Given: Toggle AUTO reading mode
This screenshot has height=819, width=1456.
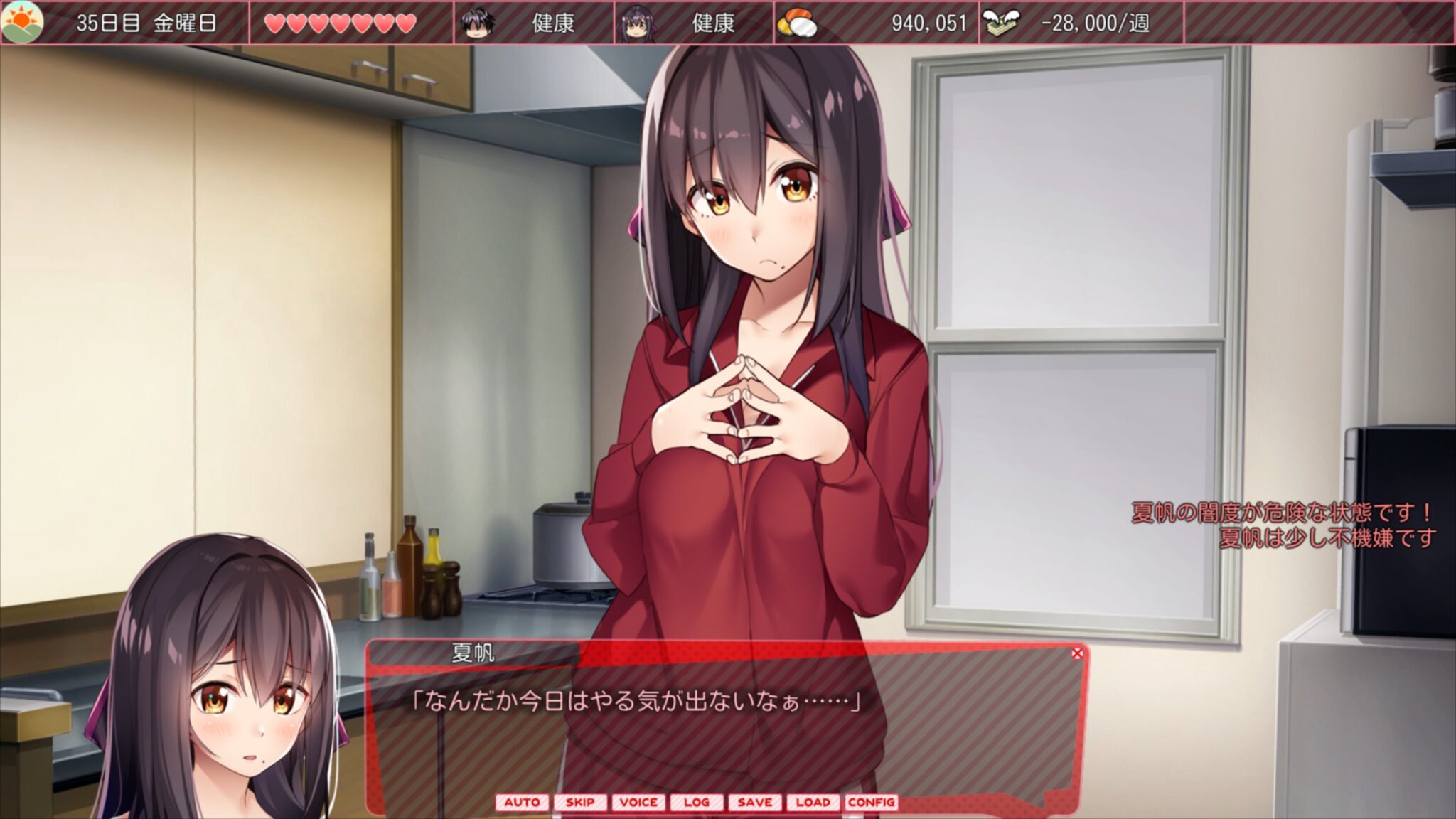Looking at the screenshot, I should [x=525, y=802].
